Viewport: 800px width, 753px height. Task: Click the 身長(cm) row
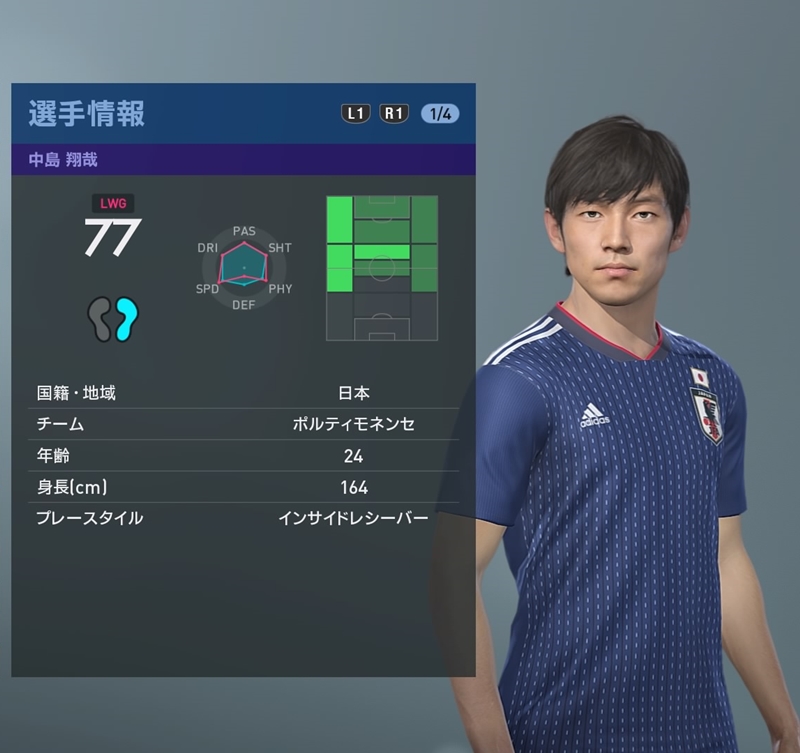[243, 487]
